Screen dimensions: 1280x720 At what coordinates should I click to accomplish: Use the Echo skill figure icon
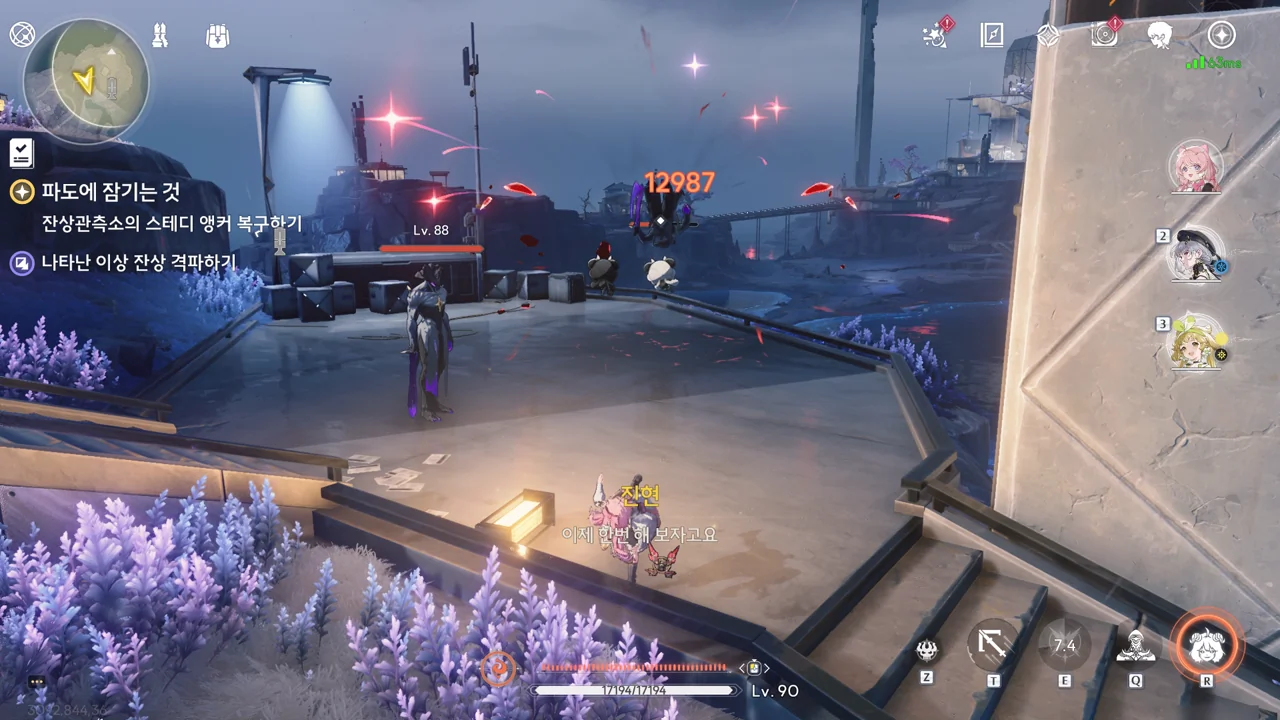point(1135,647)
